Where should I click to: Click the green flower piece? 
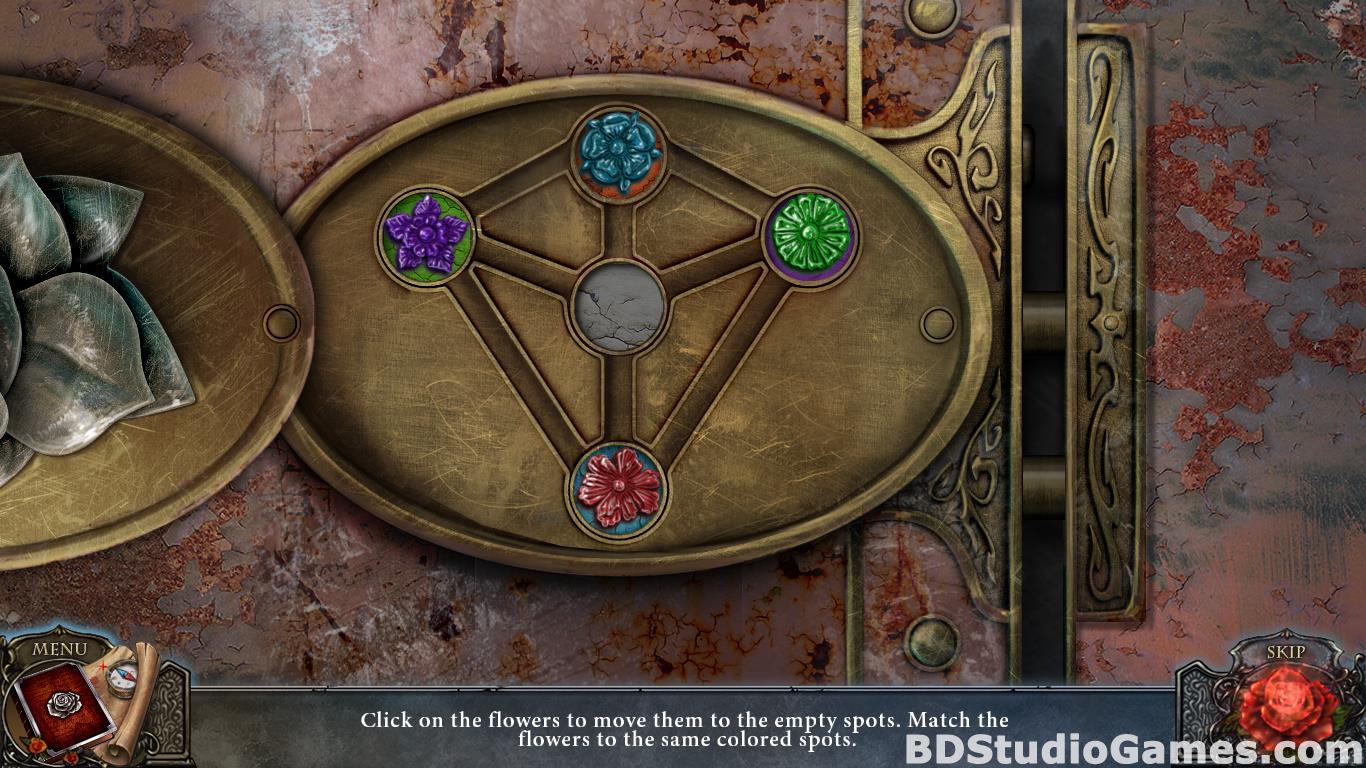(x=811, y=237)
